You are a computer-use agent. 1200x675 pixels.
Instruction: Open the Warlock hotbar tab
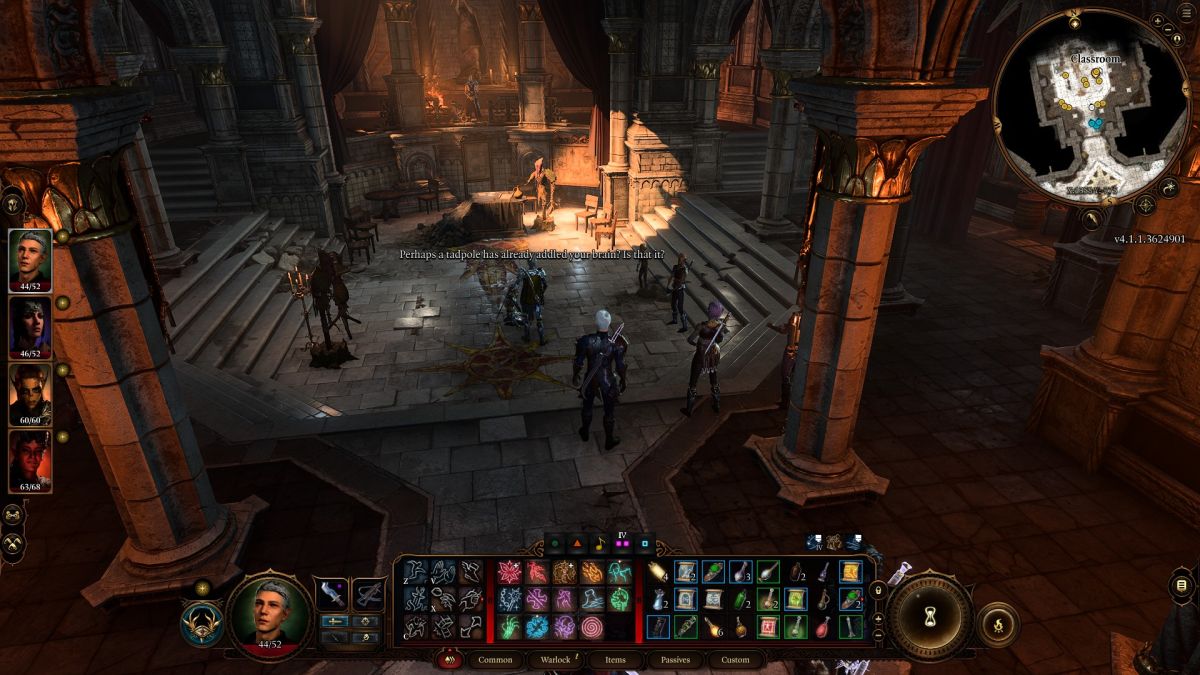tap(555, 660)
